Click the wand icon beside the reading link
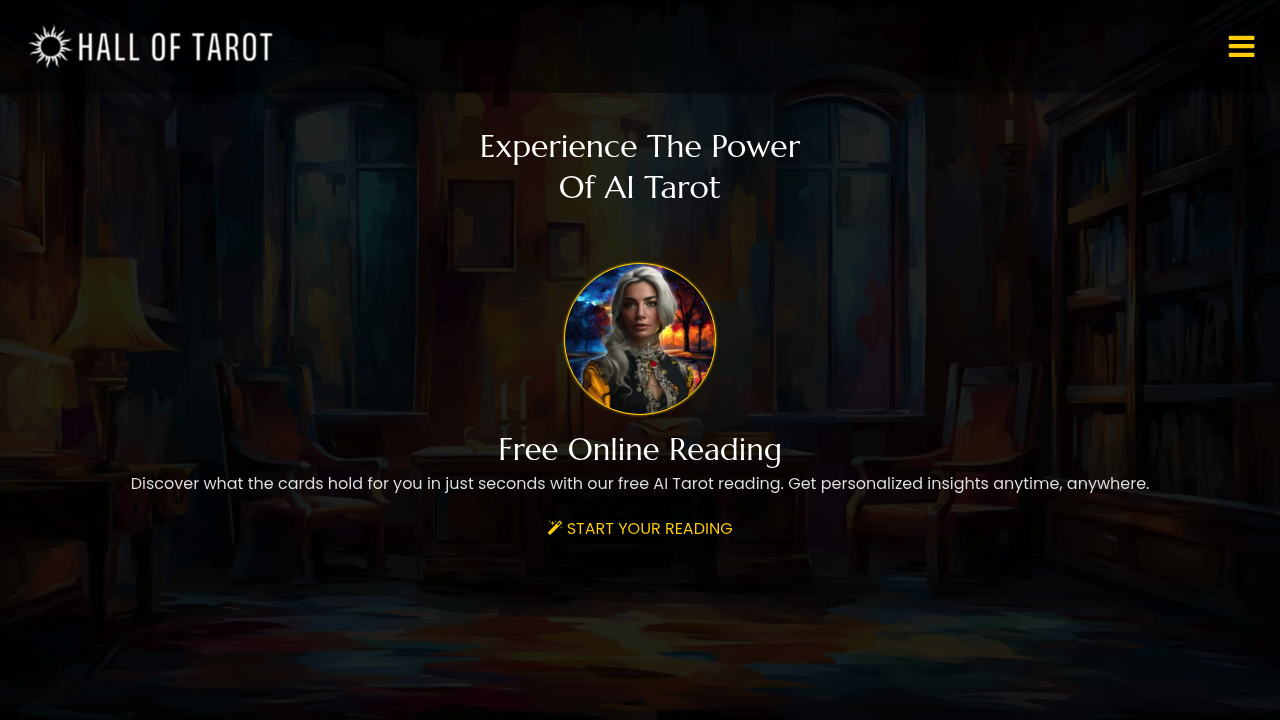 tap(554, 527)
